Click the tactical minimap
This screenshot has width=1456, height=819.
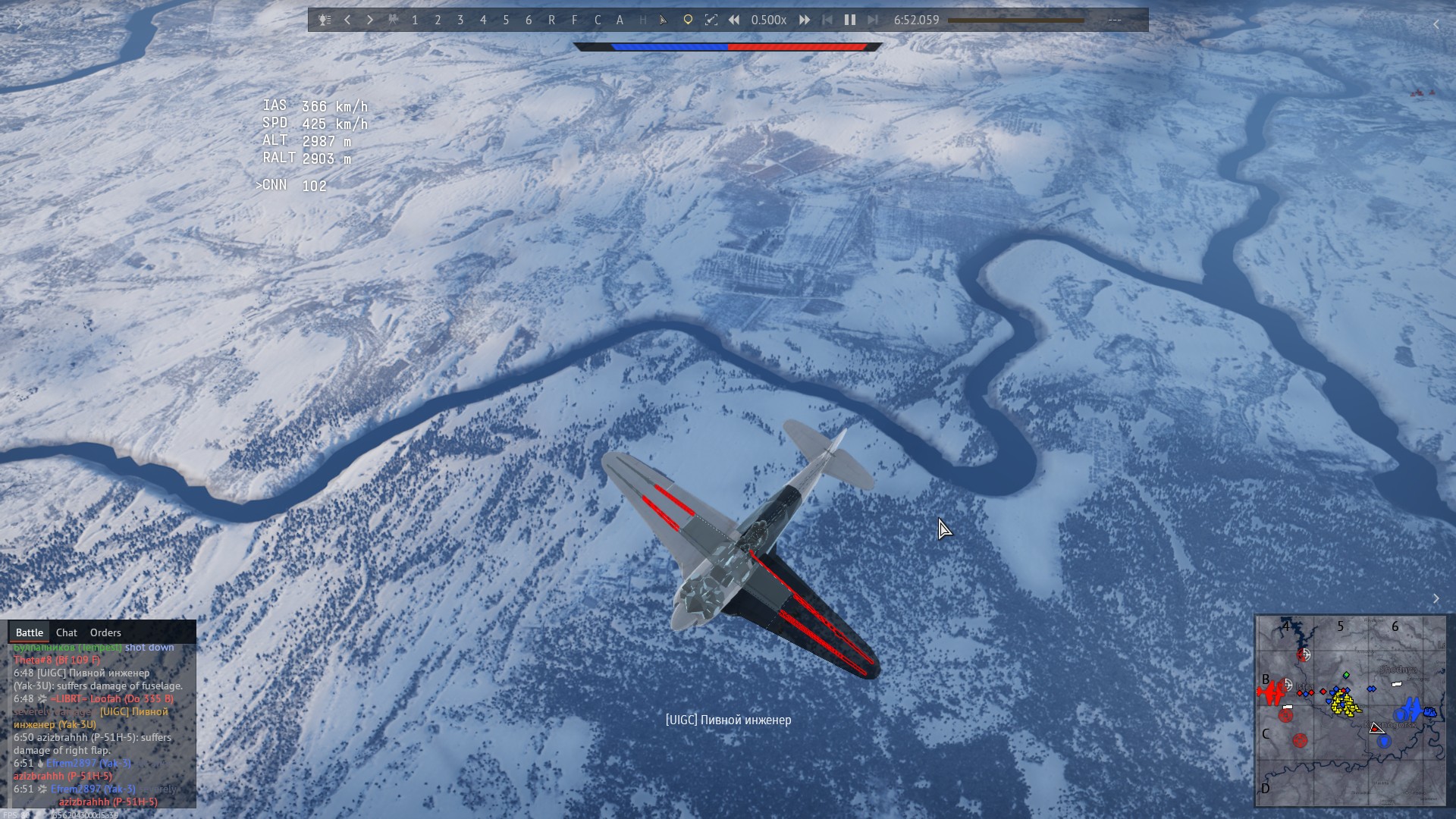(1351, 711)
